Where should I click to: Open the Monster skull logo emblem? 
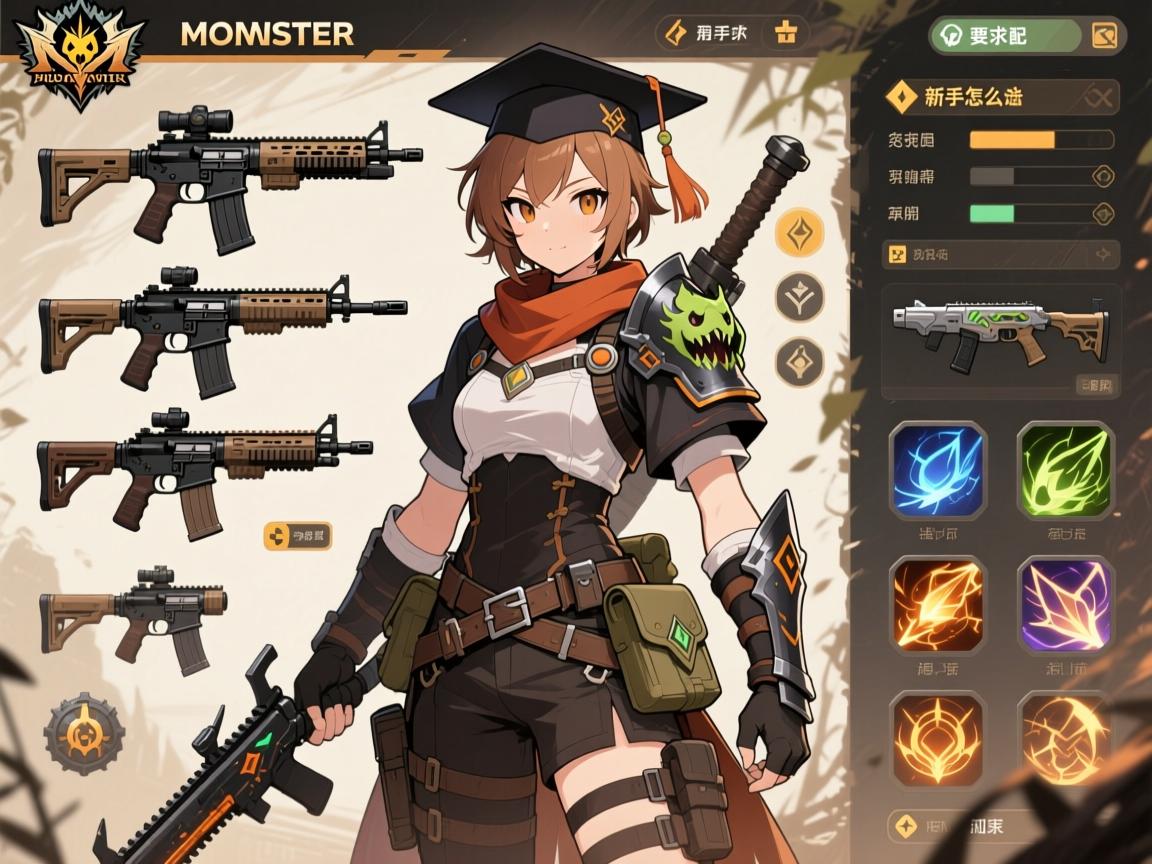coord(78,53)
